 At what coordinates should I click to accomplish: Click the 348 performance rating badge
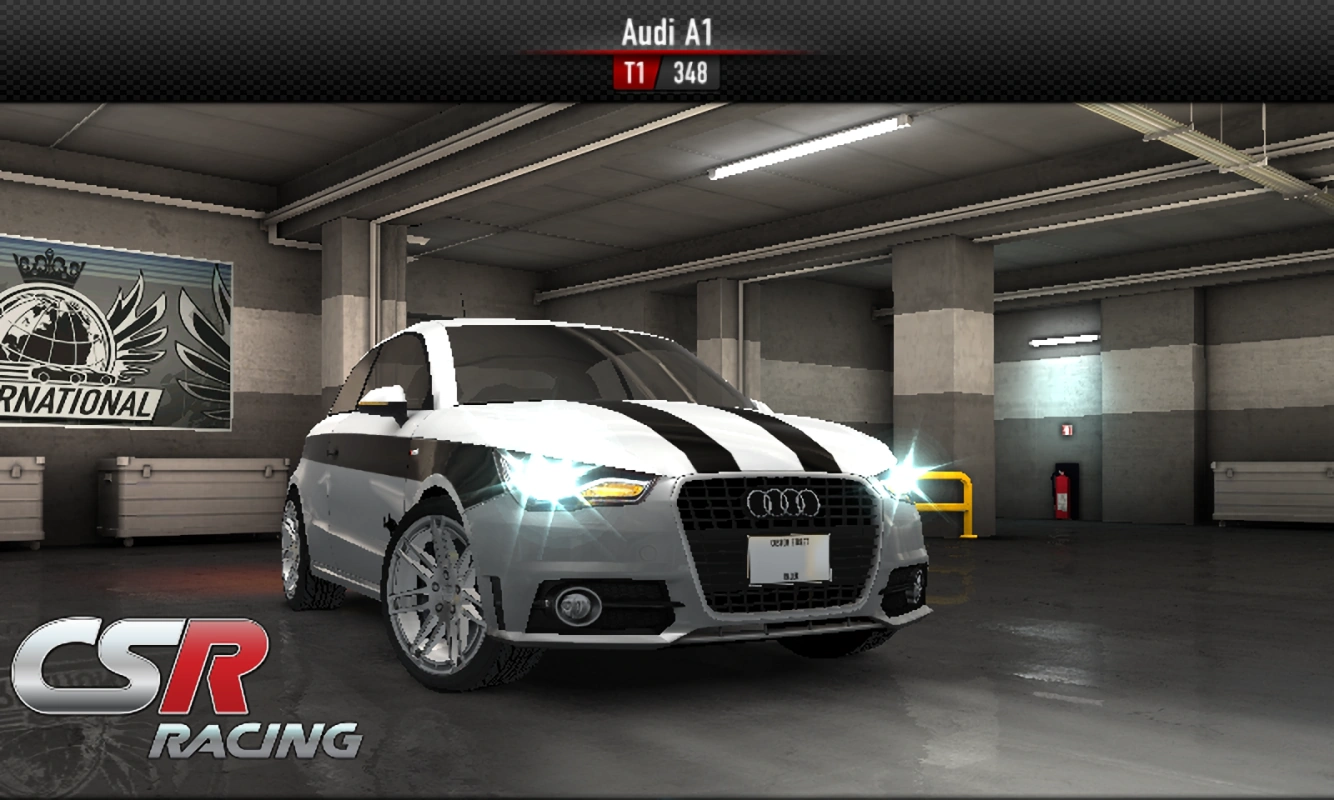pyautogui.click(x=690, y=72)
